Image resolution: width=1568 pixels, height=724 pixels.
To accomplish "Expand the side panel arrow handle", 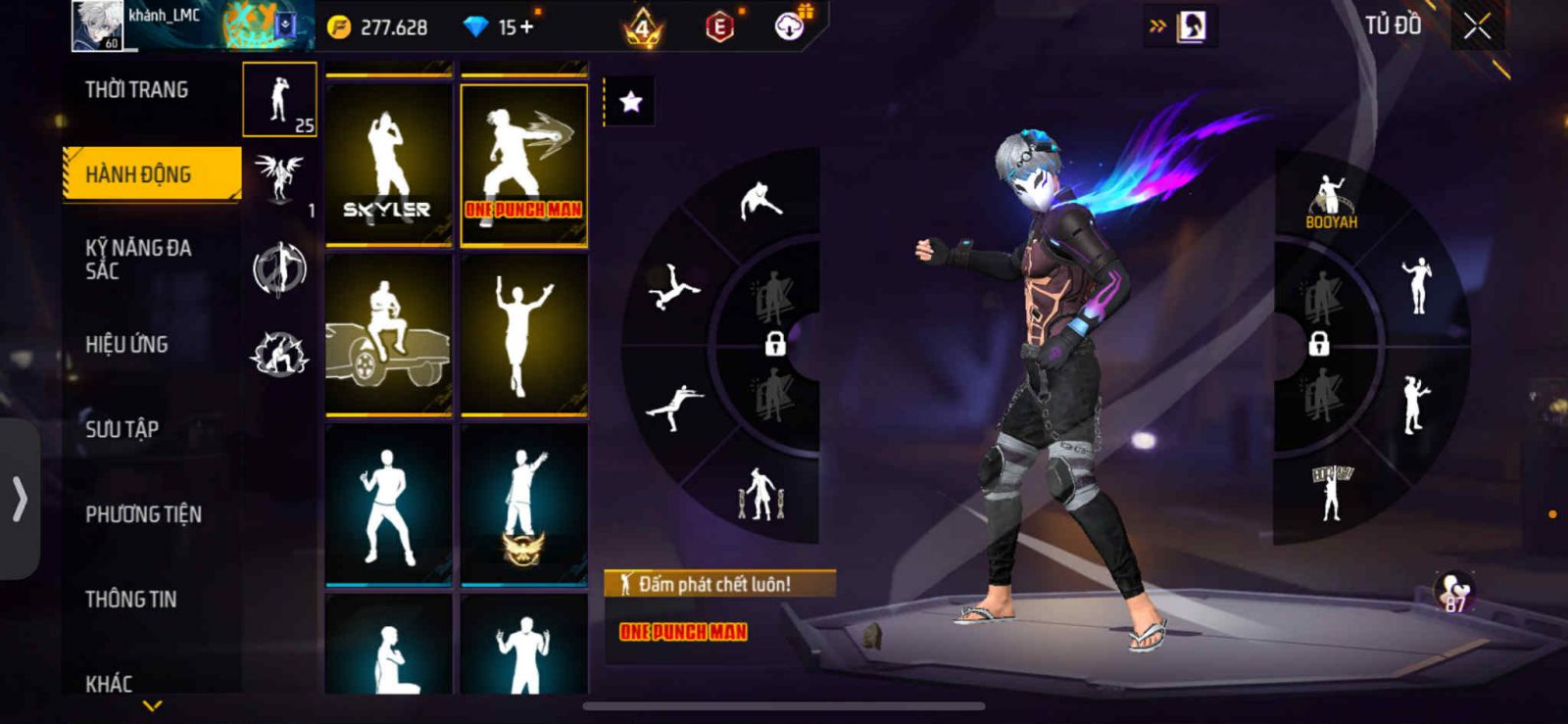I will tap(20, 499).
